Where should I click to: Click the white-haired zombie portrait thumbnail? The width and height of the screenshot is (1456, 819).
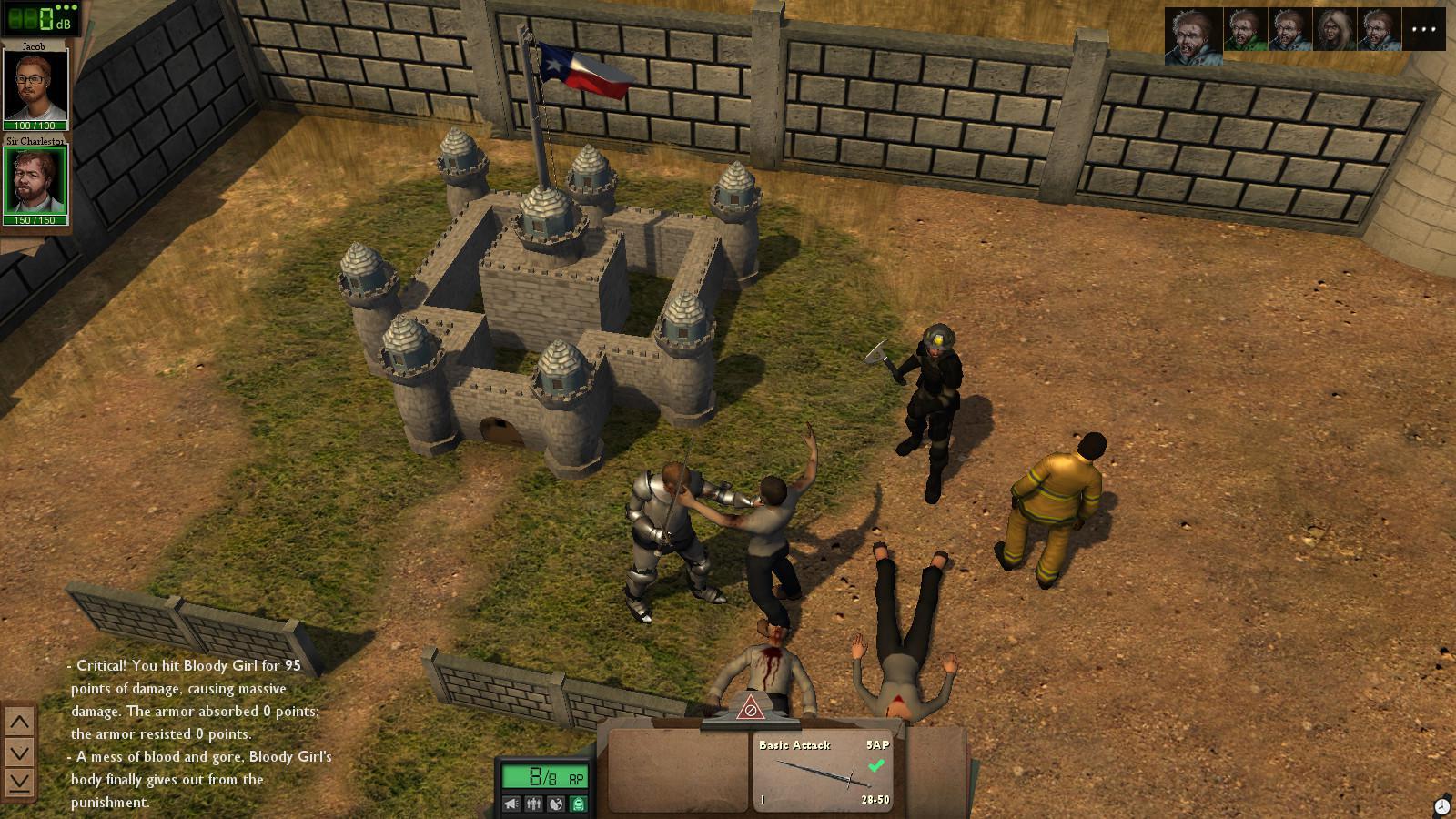[1337, 29]
